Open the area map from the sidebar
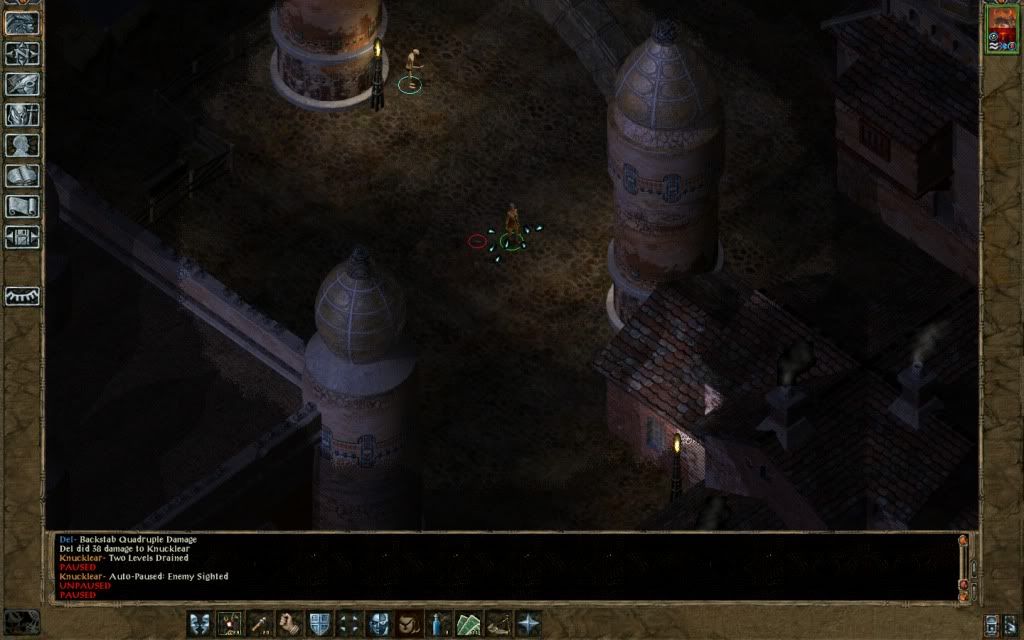The image size is (1024, 640). pos(22,53)
